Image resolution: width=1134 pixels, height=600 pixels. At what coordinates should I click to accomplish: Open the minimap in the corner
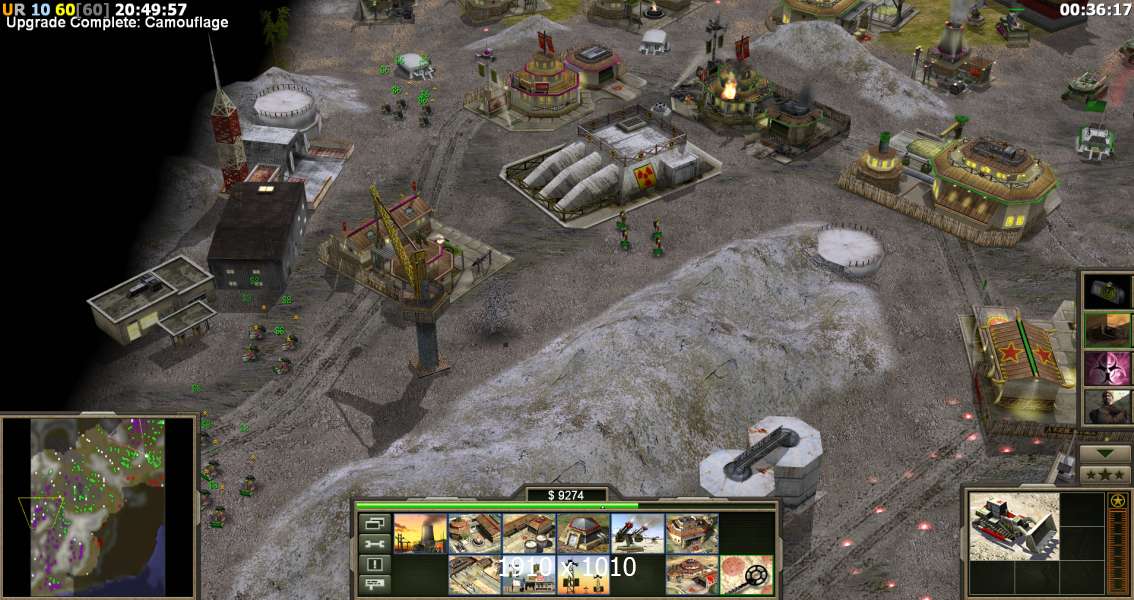click(97, 507)
